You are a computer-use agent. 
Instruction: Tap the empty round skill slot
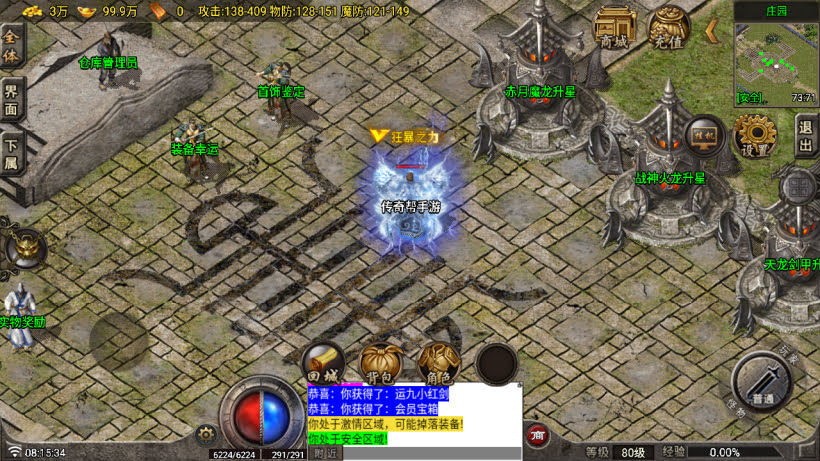coord(496,363)
